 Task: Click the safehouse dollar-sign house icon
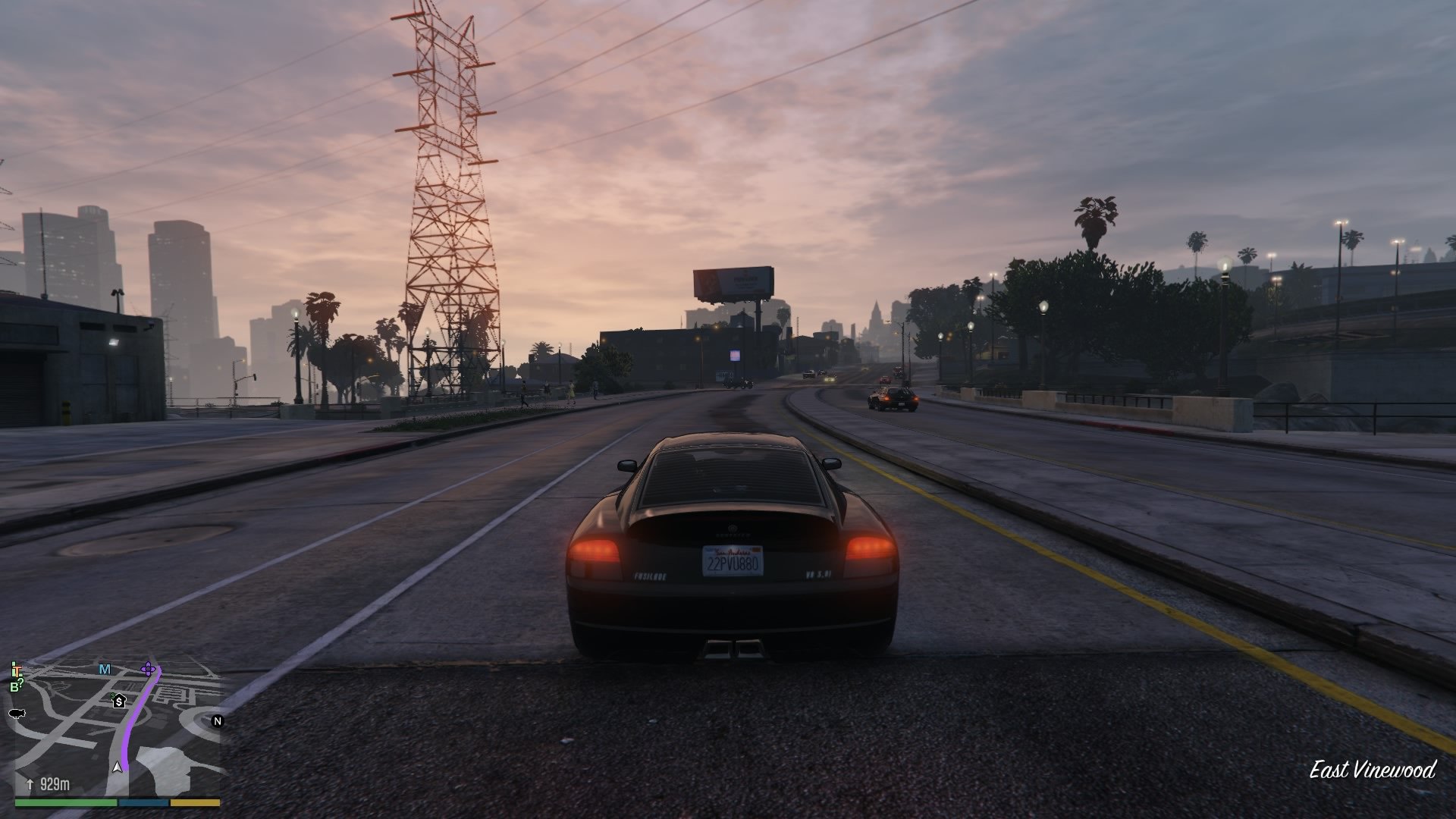(118, 701)
